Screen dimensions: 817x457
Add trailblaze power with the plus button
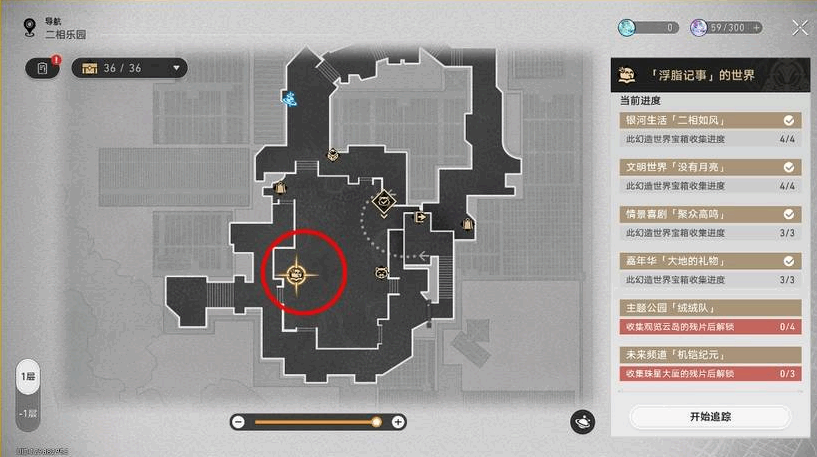[x=757, y=28]
